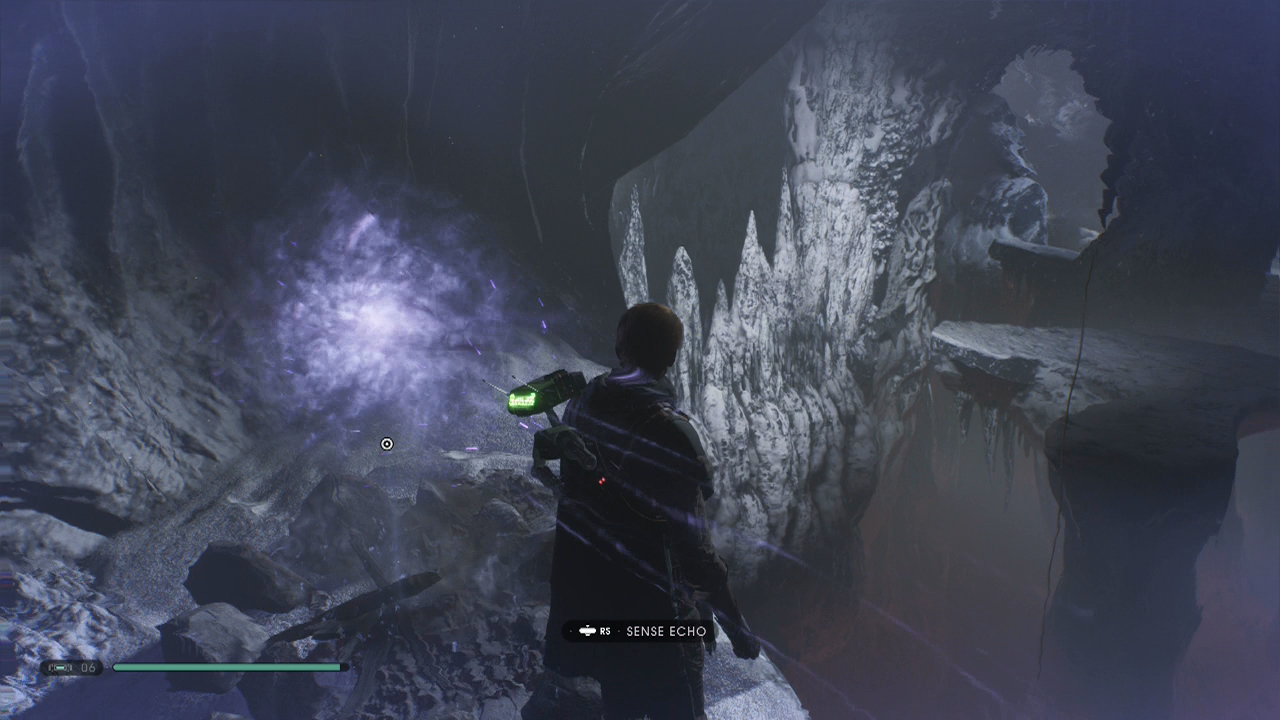Select BD-1's glowing green scanner screen
This screenshot has height=720, width=1280.
point(521,398)
